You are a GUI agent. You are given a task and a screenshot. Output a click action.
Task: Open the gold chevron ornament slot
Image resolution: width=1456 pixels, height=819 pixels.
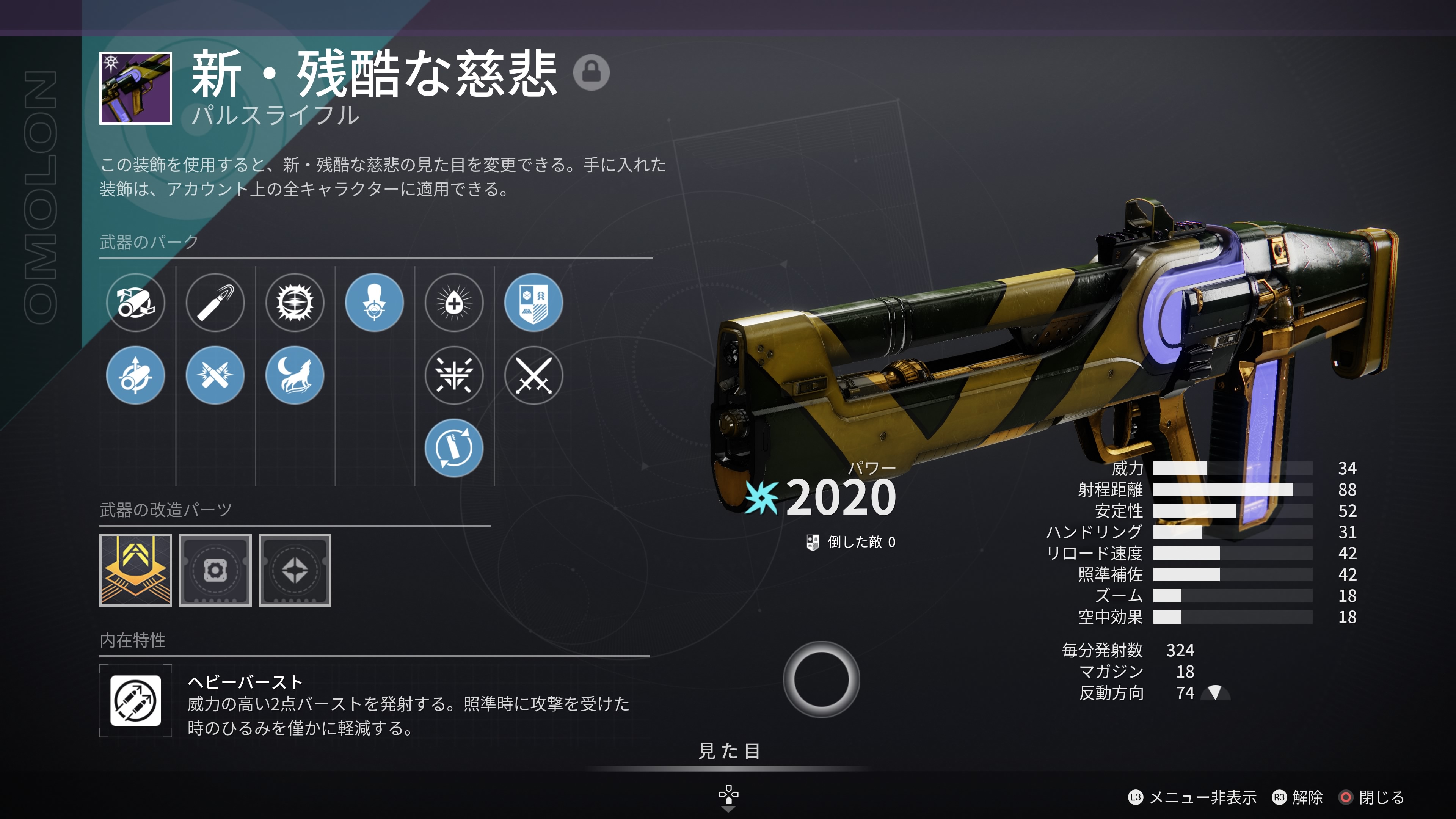click(x=136, y=570)
